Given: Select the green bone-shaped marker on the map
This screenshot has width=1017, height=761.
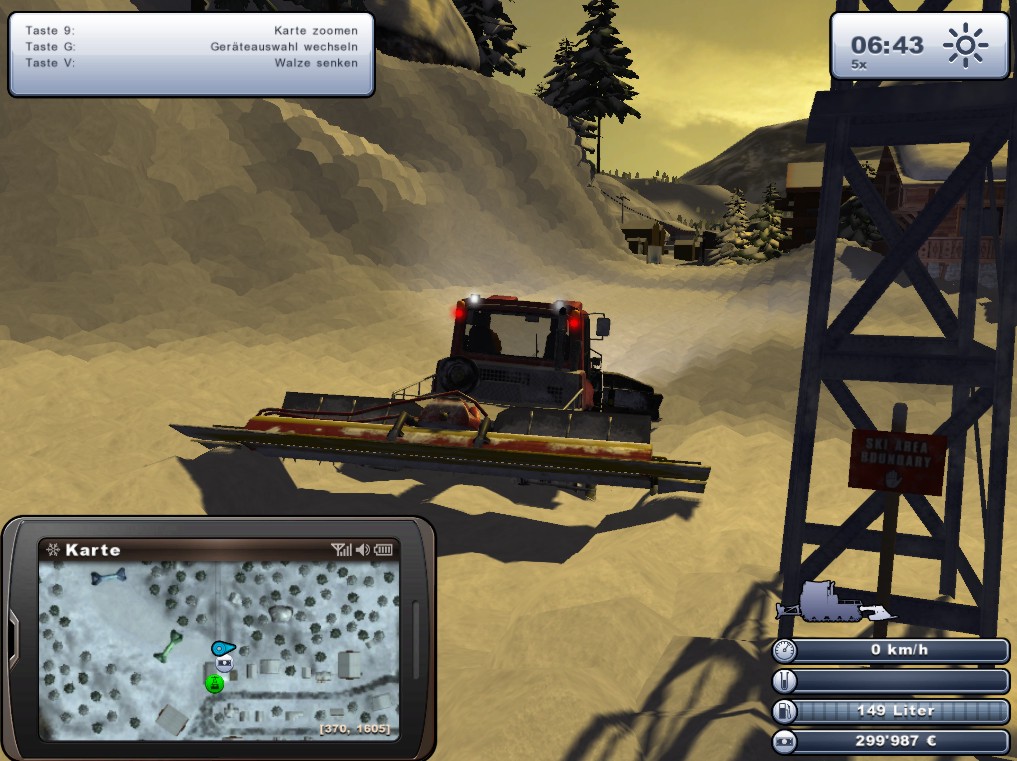Looking at the screenshot, I should coord(168,647).
